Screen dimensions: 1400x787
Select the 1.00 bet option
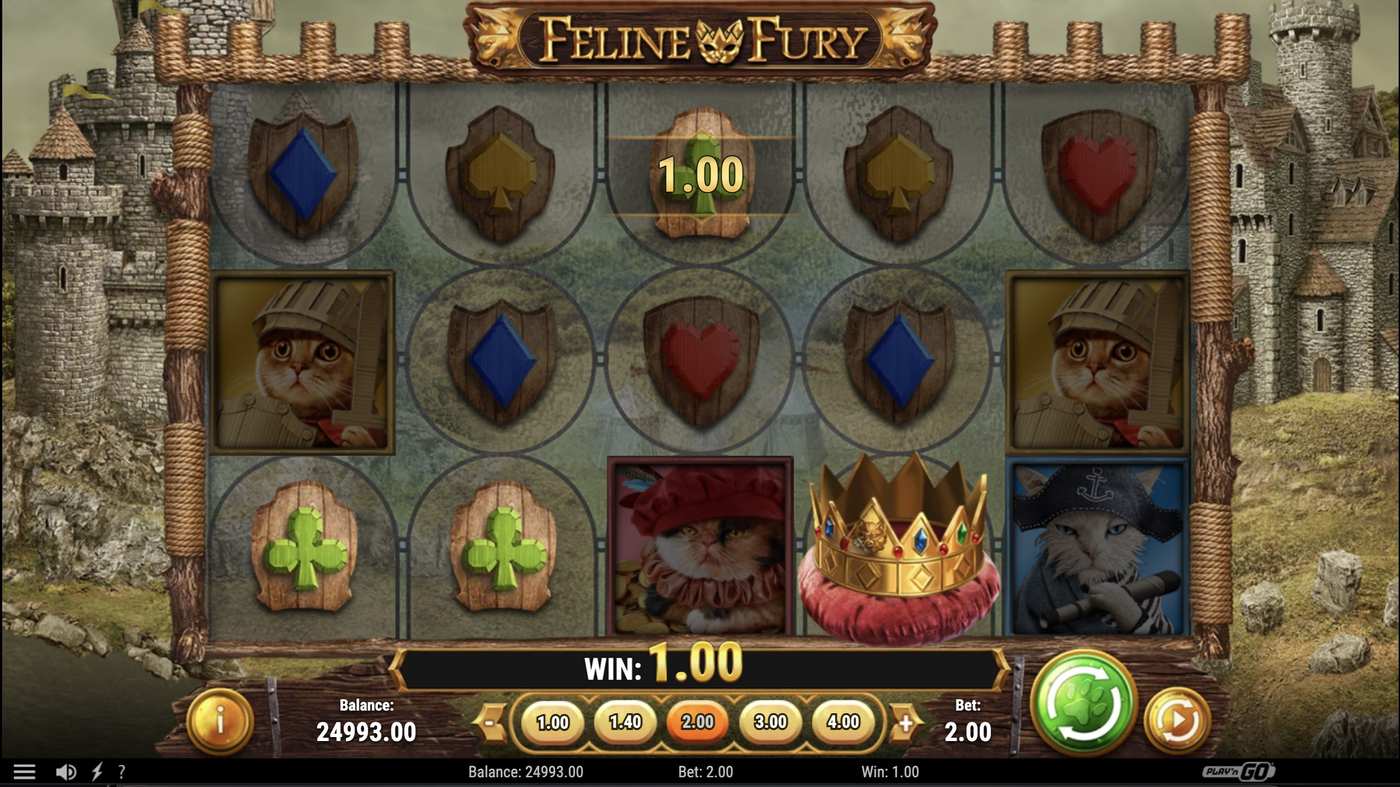553,721
